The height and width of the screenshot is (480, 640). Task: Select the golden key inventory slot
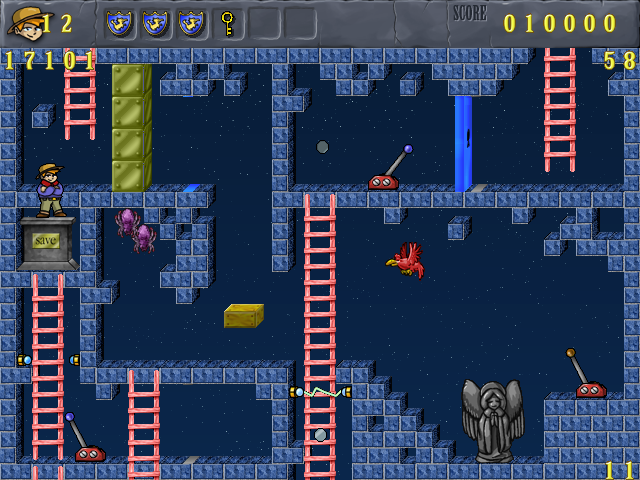(228, 22)
